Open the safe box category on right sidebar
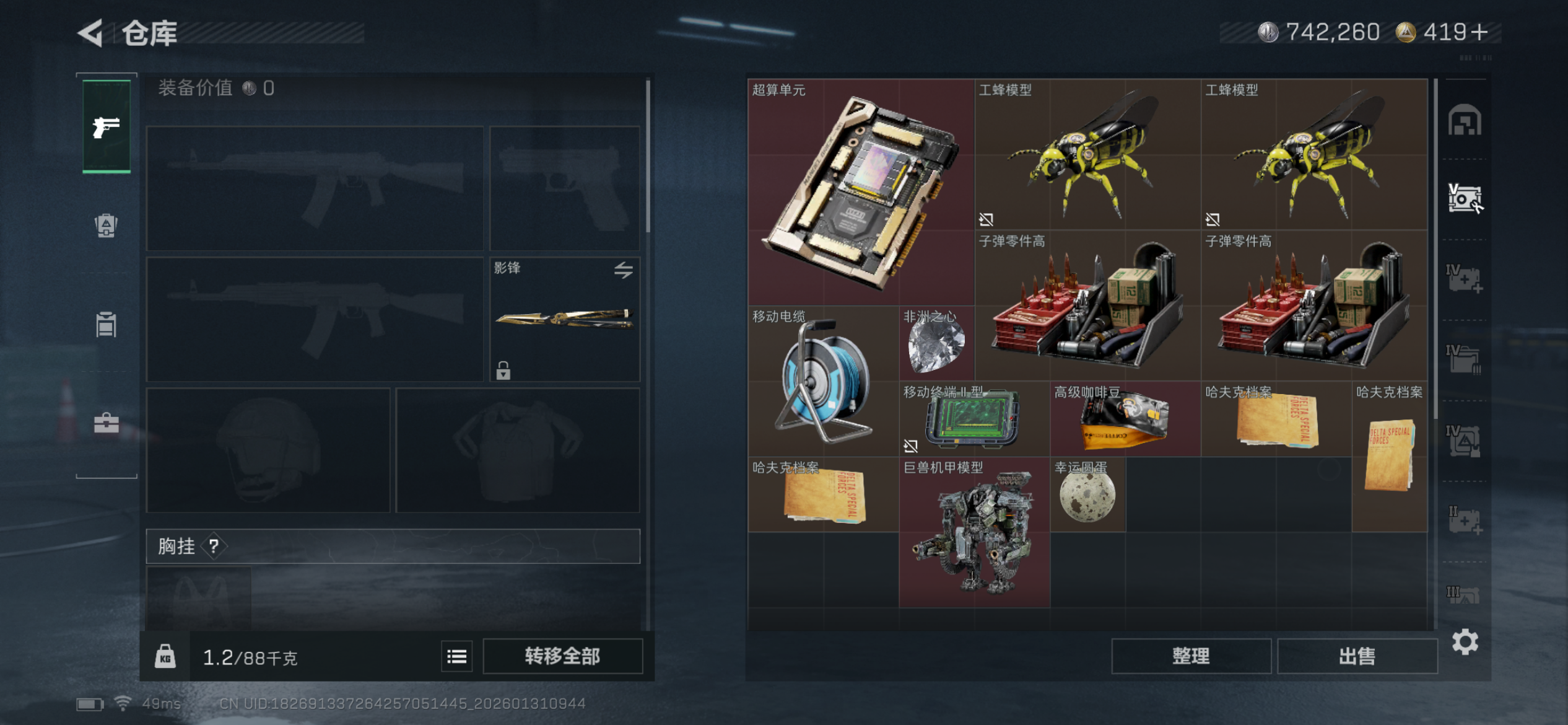The height and width of the screenshot is (725, 1568). pos(1465,198)
